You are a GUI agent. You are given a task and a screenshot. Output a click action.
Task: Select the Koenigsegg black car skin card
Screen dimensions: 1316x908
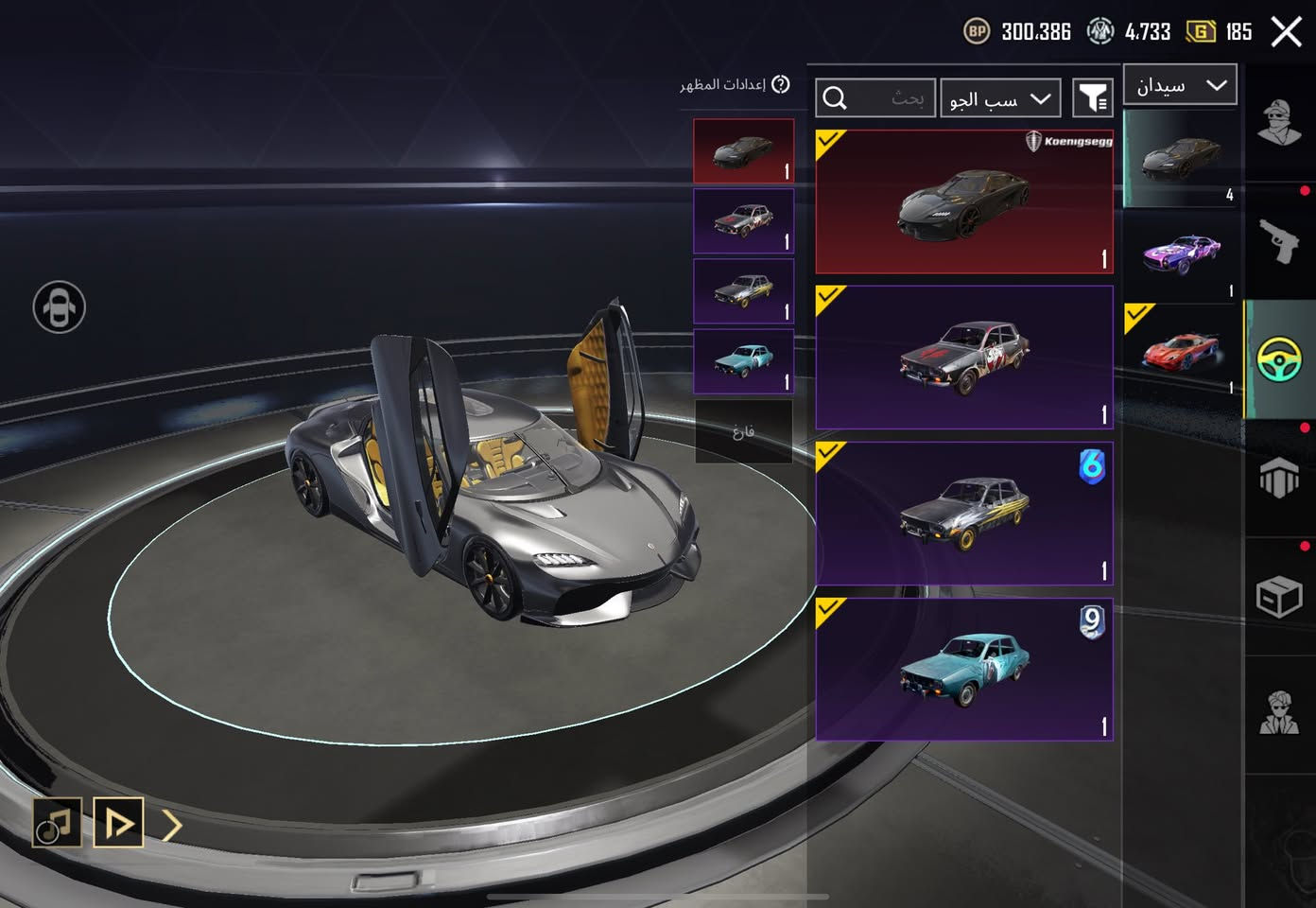click(x=964, y=201)
